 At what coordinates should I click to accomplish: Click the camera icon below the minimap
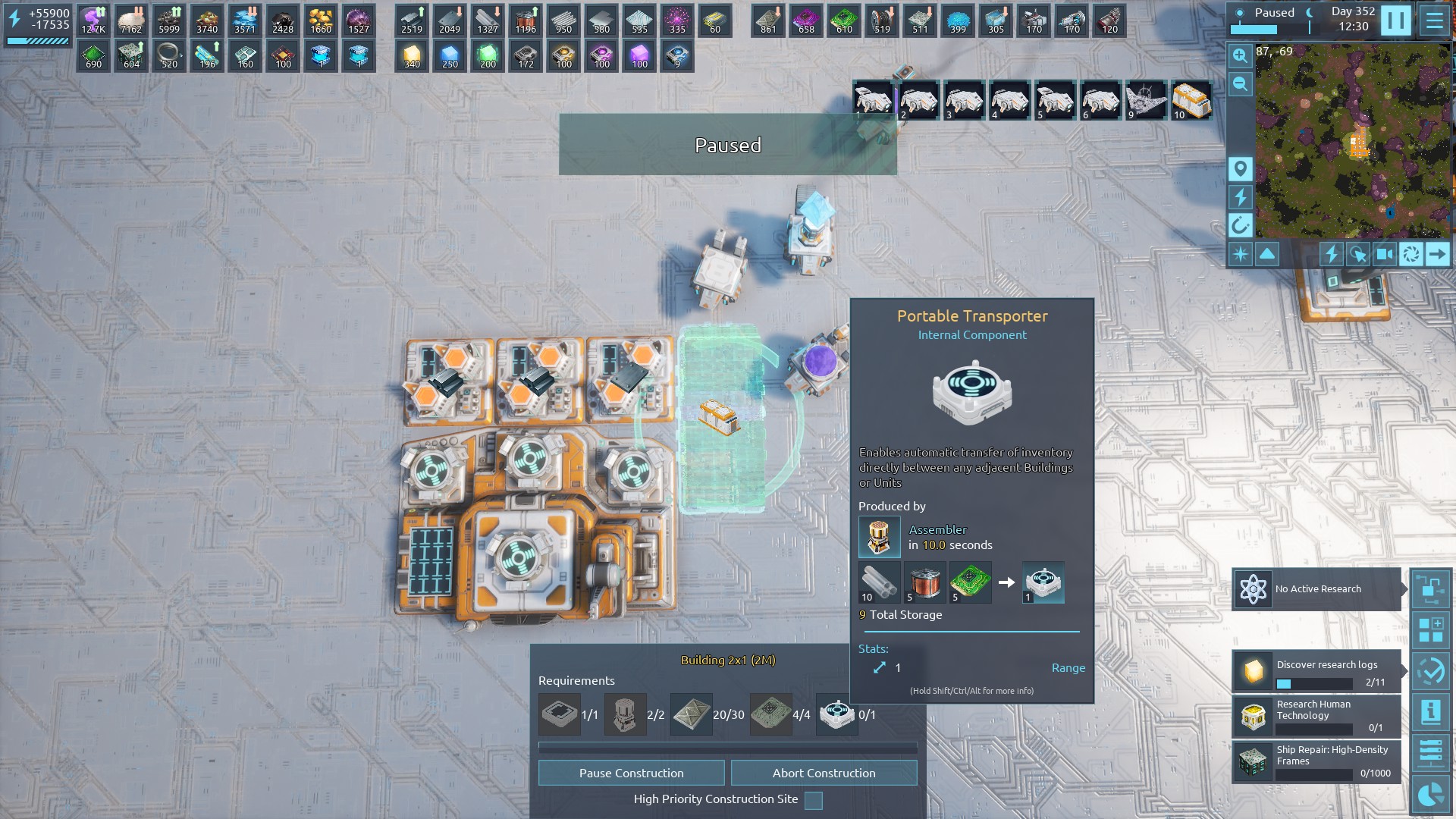coord(1384,254)
